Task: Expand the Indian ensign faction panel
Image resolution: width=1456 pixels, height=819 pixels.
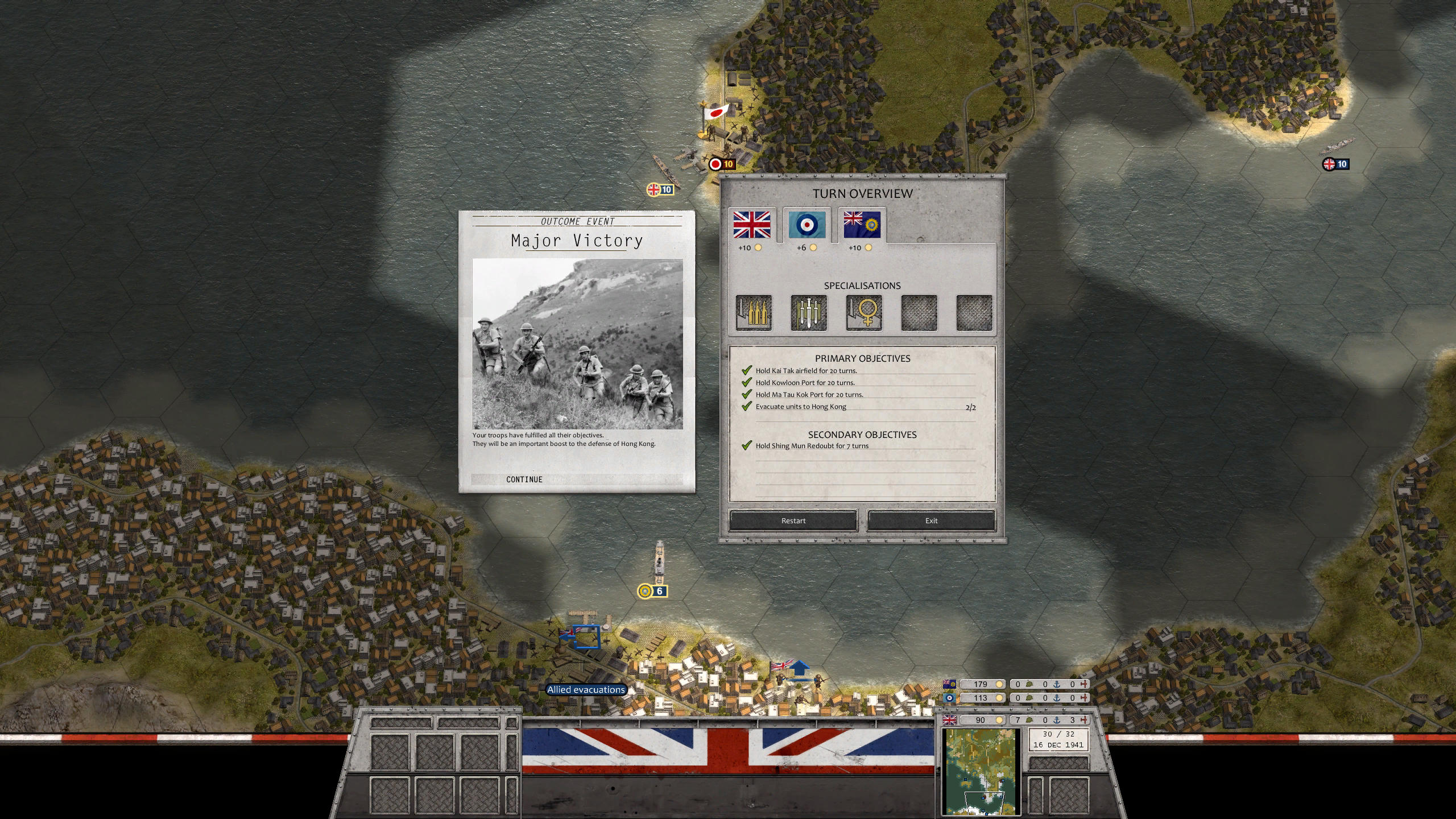Action: (862, 226)
